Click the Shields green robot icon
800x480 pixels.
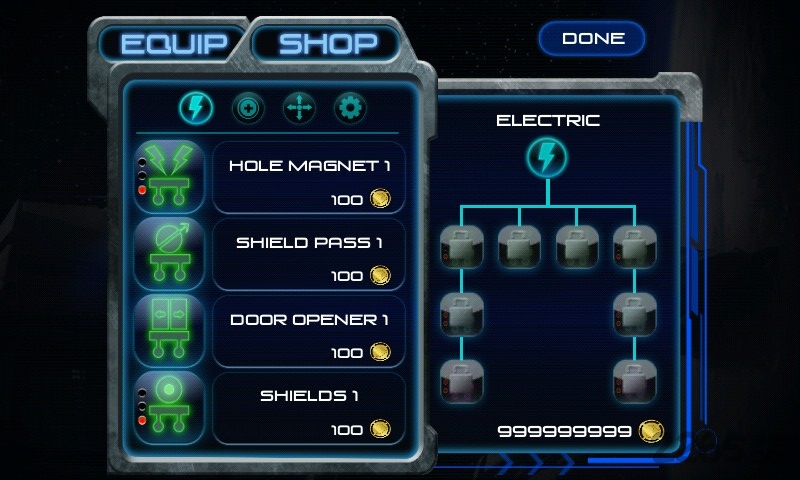coord(169,408)
